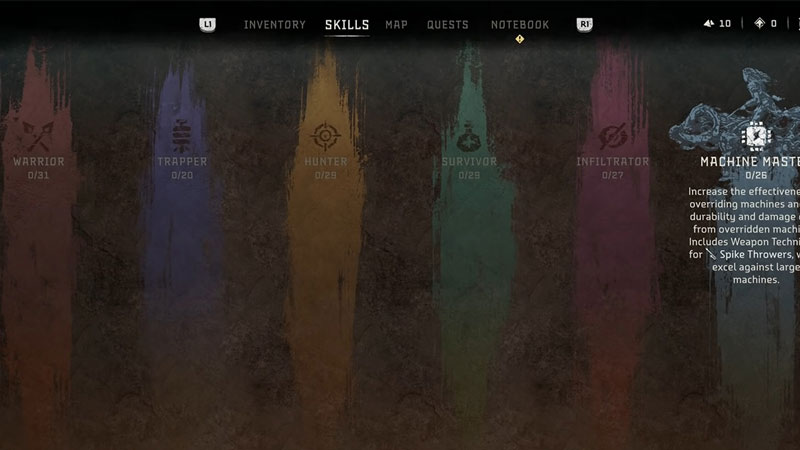Open the Map tab

pyautogui.click(x=396, y=24)
